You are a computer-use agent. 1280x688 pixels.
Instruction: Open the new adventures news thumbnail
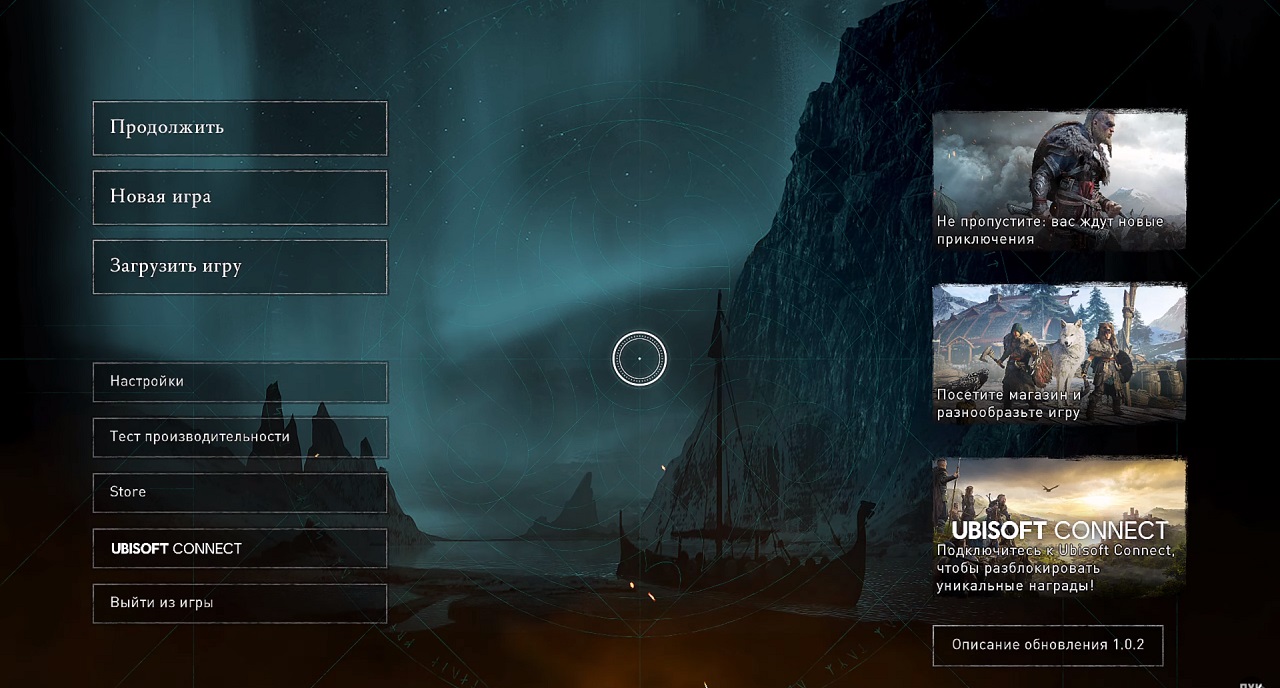(x=1059, y=180)
